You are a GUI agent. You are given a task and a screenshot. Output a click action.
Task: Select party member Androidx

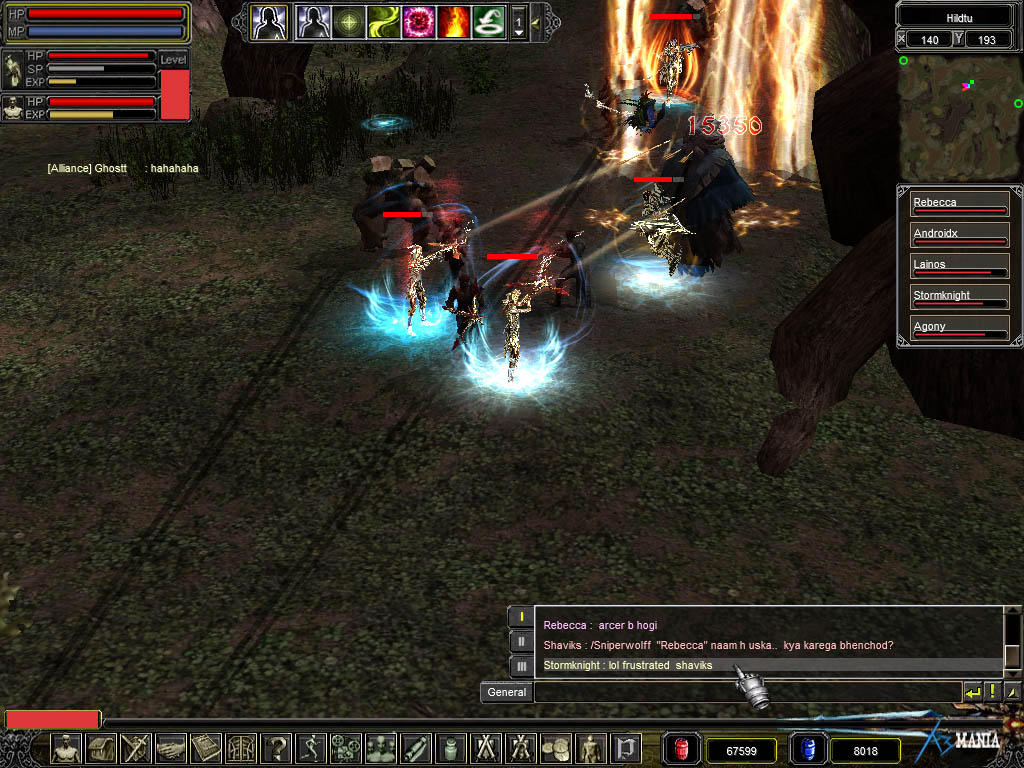(x=959, y=236)
